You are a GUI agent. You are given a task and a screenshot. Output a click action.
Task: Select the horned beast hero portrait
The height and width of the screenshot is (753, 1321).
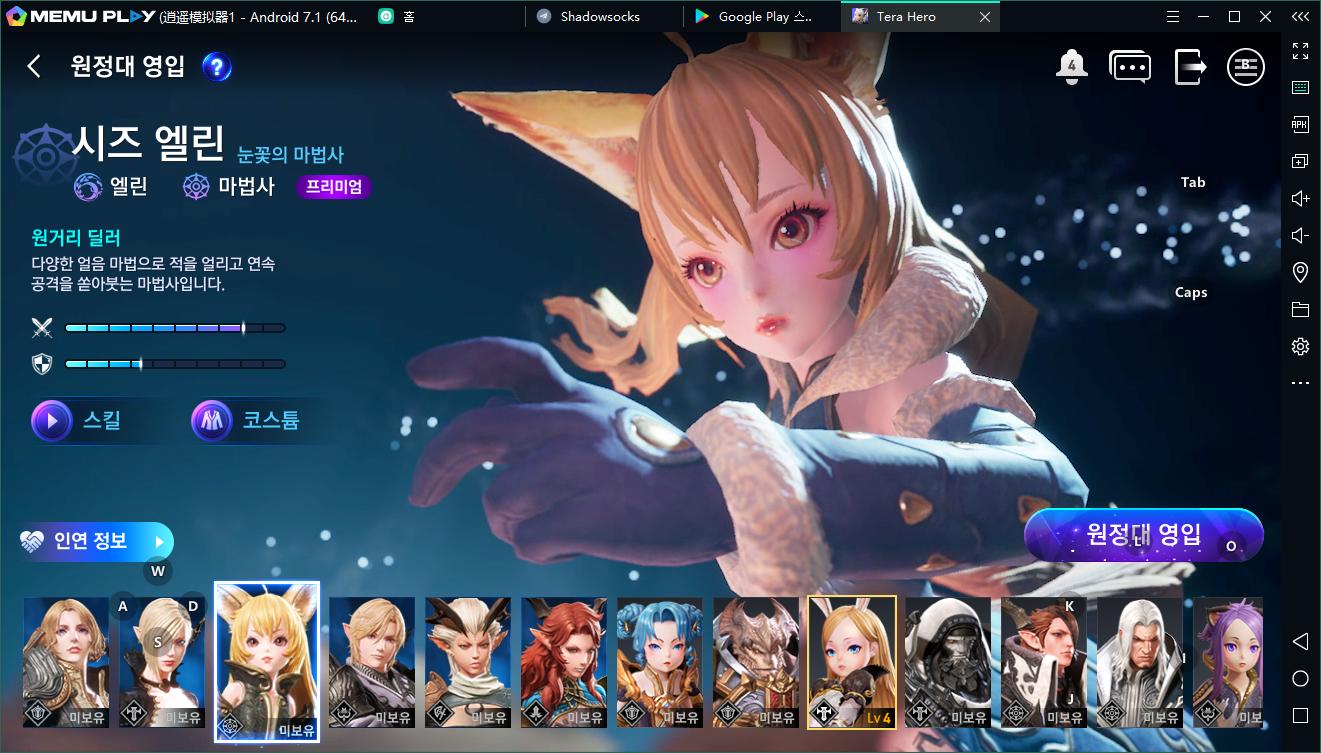756,661
